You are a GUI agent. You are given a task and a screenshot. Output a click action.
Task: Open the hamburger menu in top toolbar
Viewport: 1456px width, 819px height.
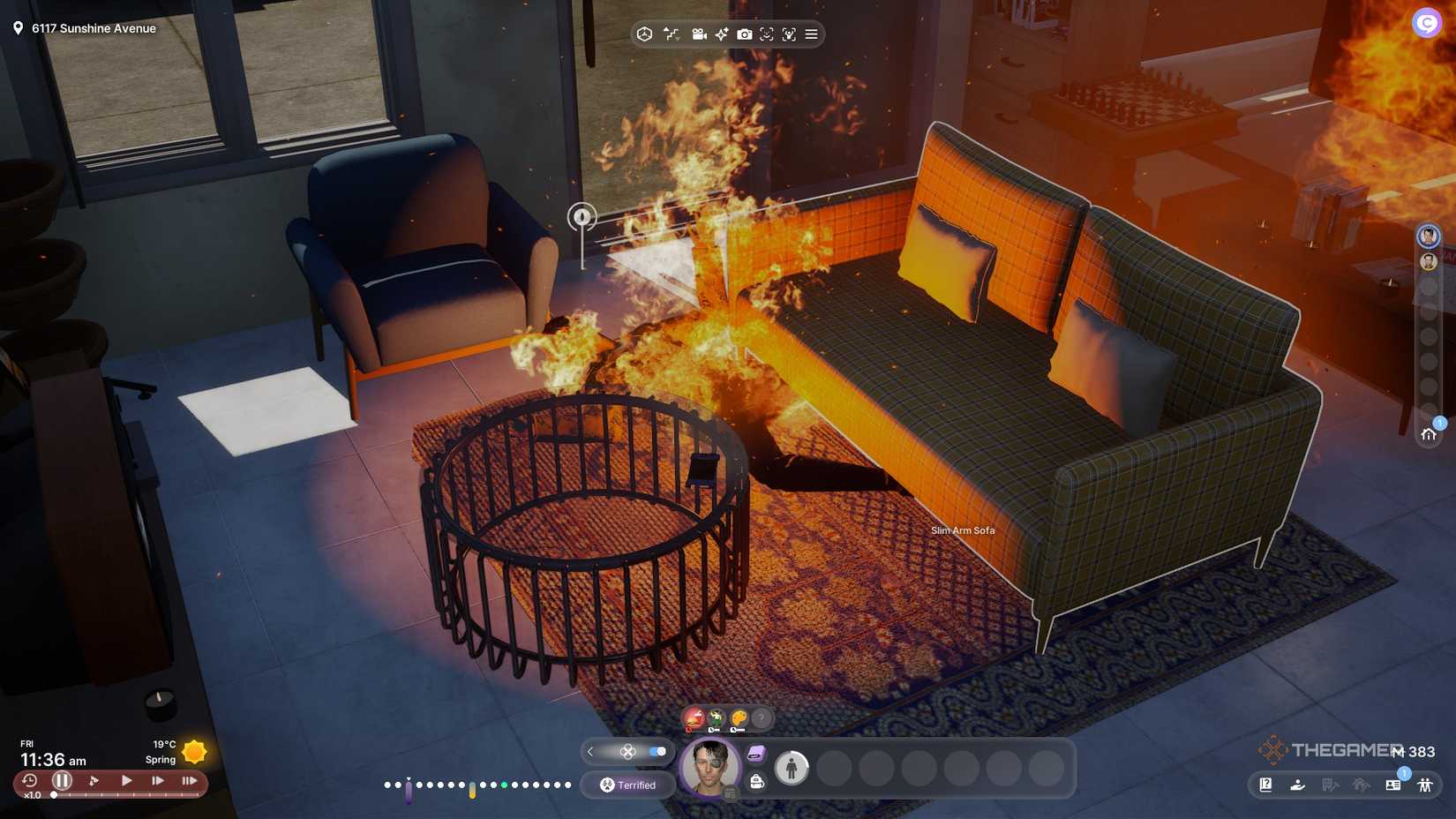click(x=811, y=34)
